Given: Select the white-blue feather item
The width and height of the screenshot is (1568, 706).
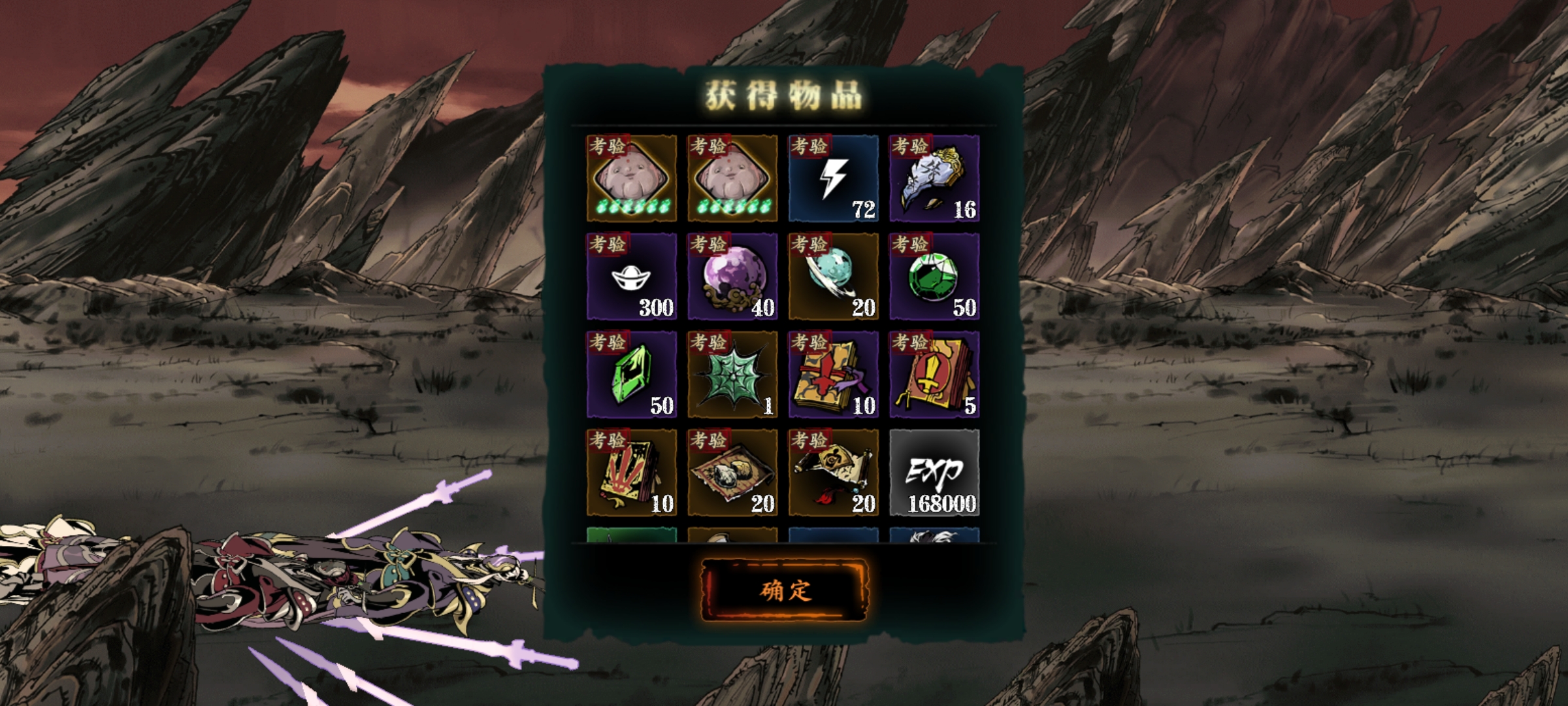Looking at the screenshot, I should click(x=934, y=178).
